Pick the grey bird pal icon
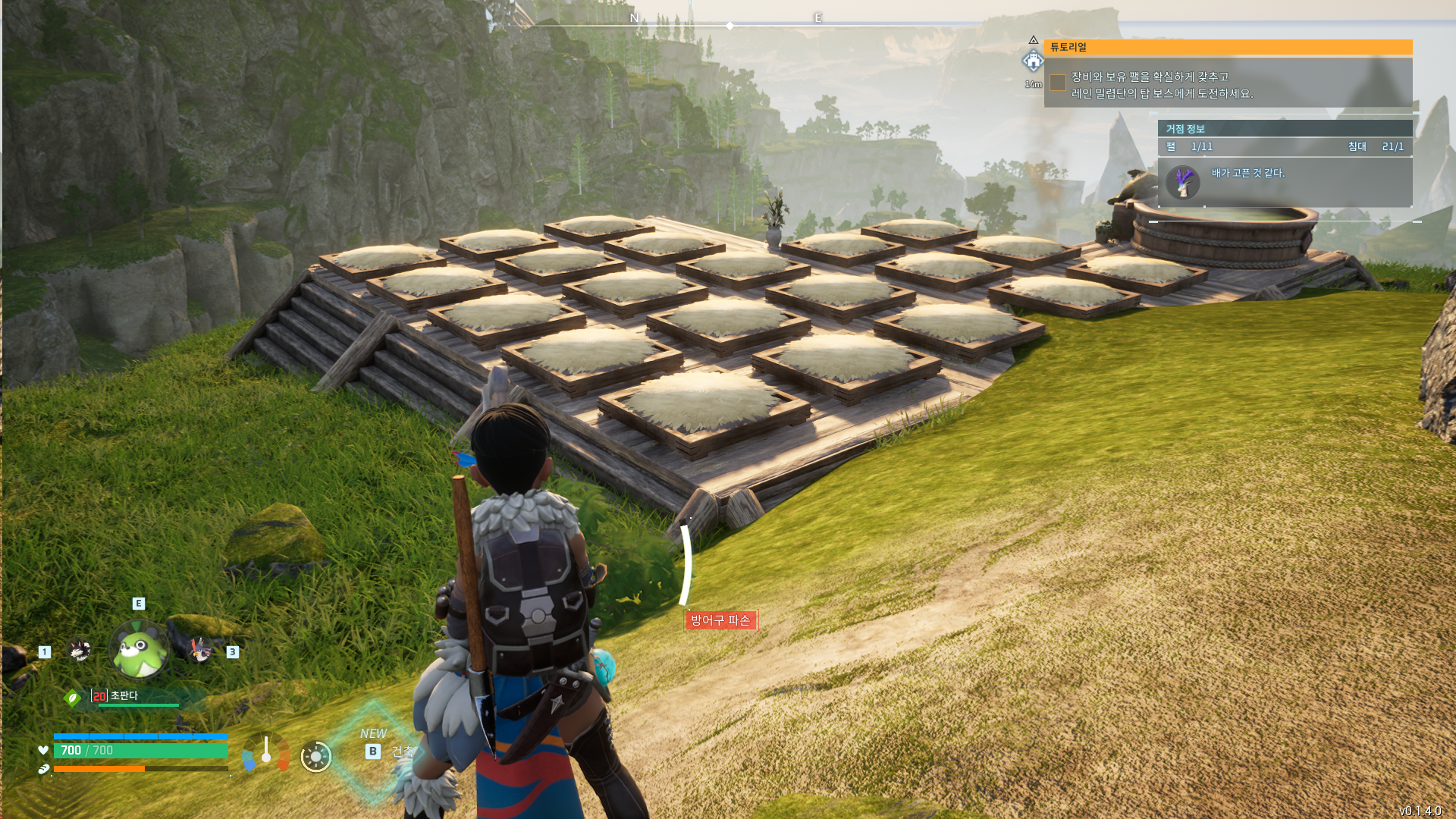Screen dimensions: 1456x819 tap(199, 649)
